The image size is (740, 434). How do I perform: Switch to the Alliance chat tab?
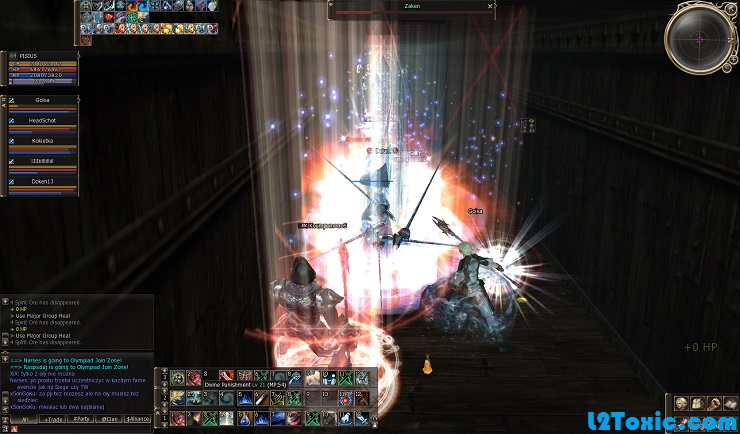coord(139,419)
